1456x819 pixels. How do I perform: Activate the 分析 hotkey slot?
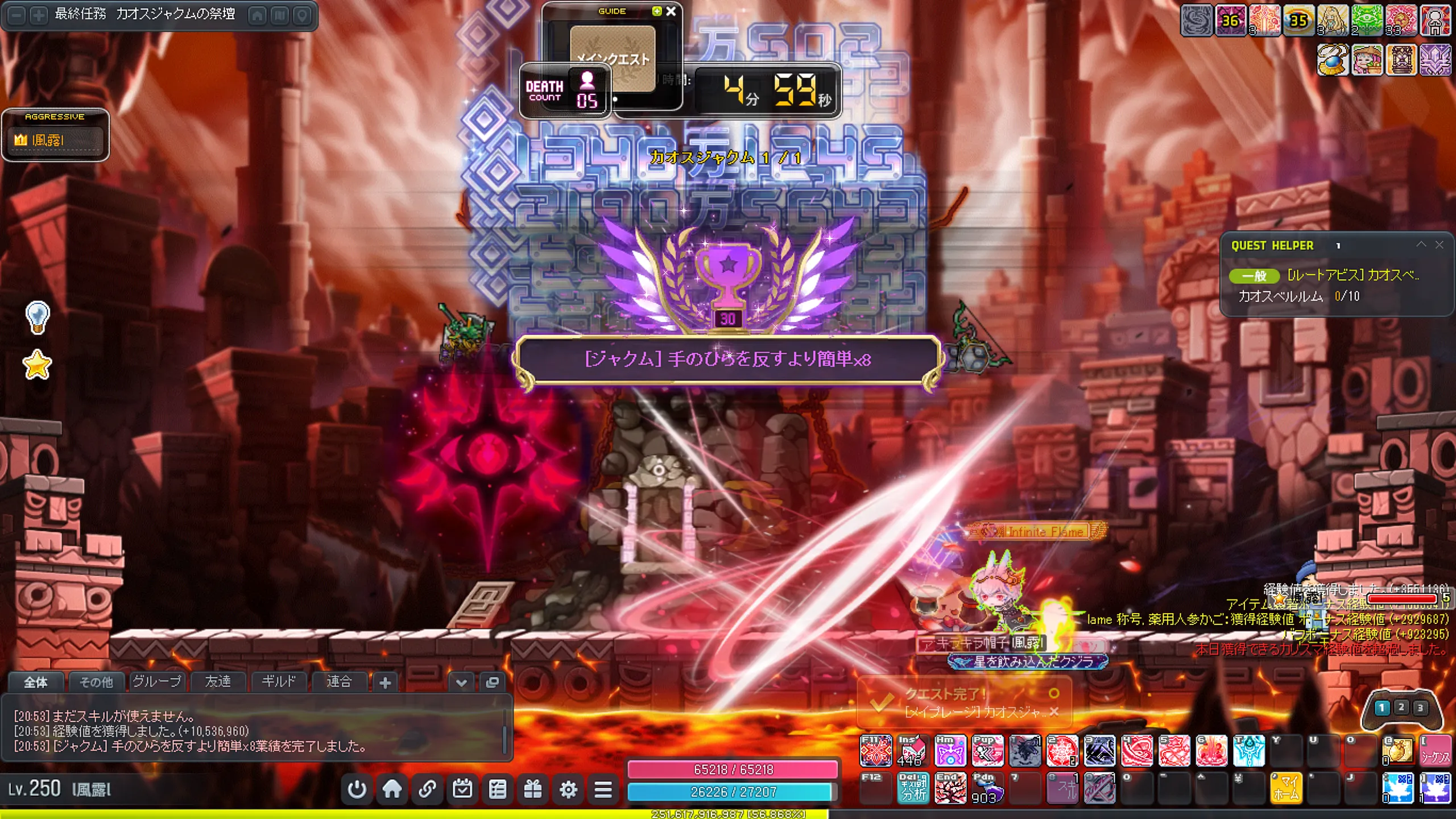(913, 788)
